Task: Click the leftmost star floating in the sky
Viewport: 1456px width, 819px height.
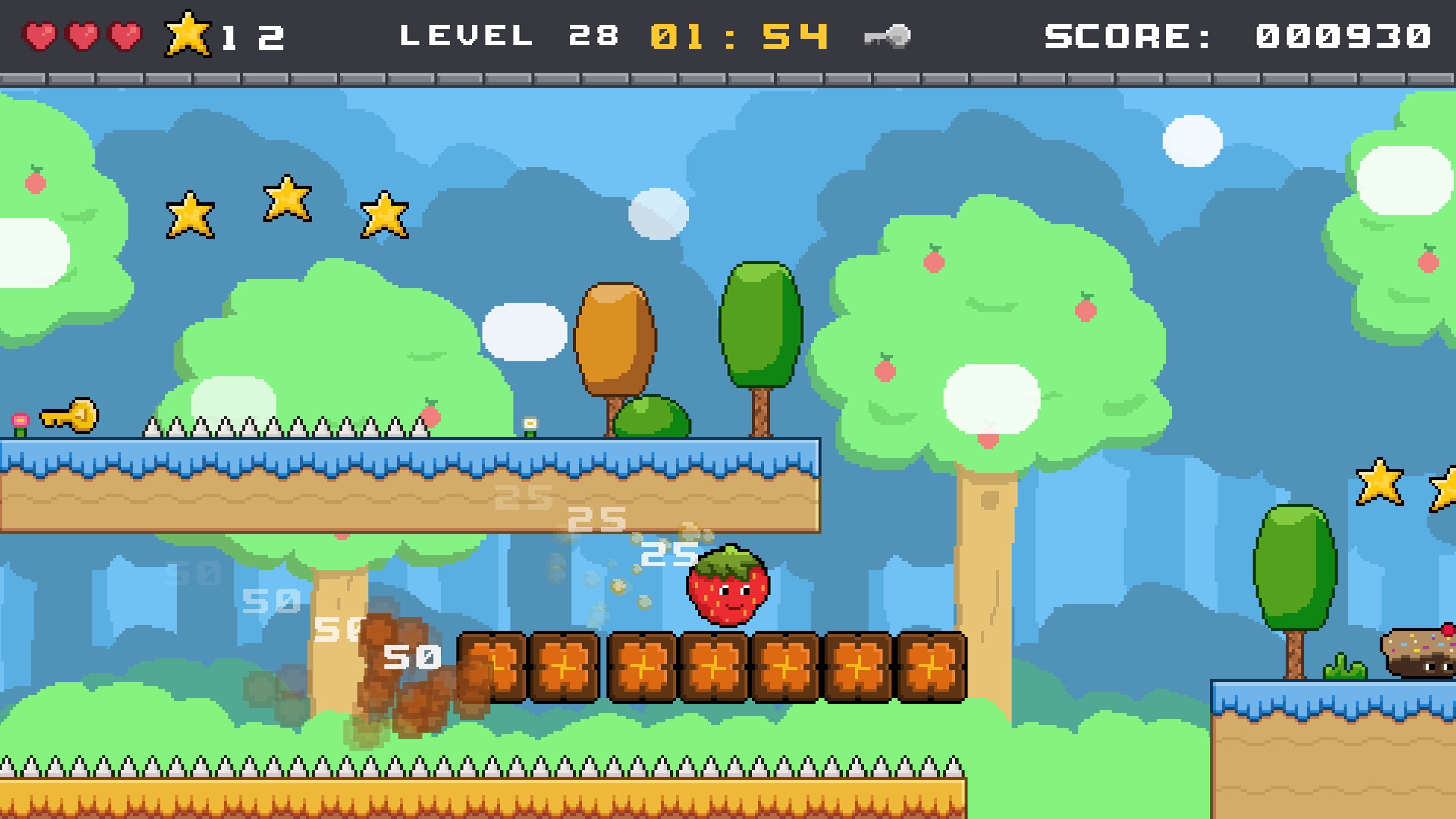Action: click(x=192, y=215)
